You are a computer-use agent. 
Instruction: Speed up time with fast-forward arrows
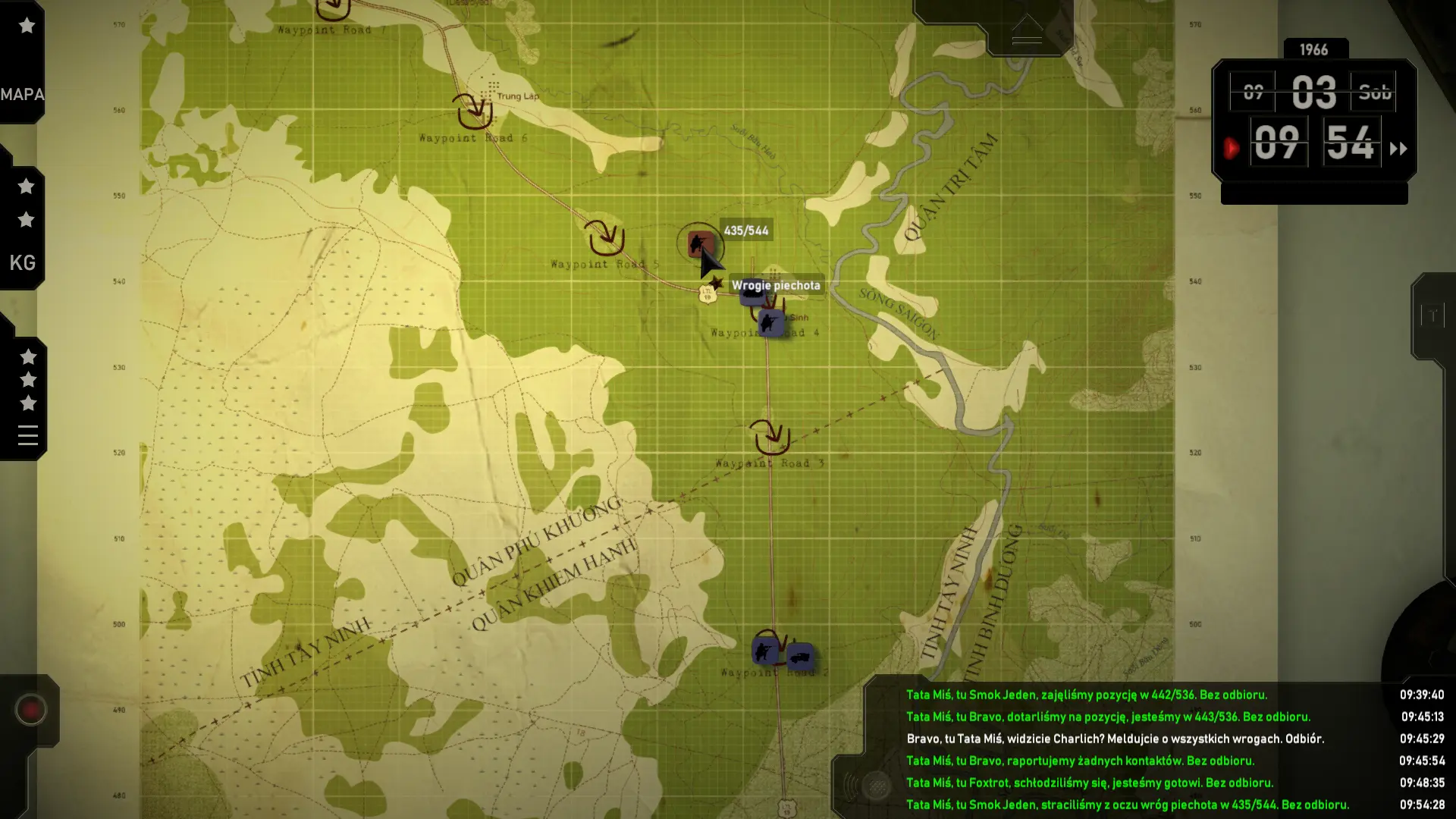tap(1398, 149)
